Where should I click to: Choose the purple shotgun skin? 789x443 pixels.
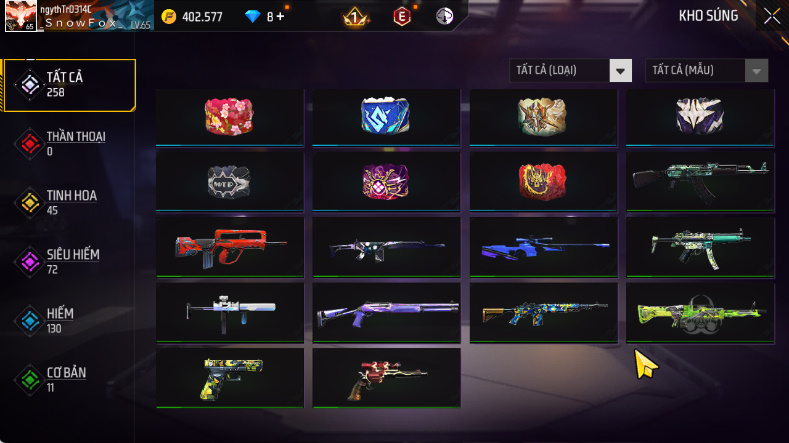(x=386, y=311)
